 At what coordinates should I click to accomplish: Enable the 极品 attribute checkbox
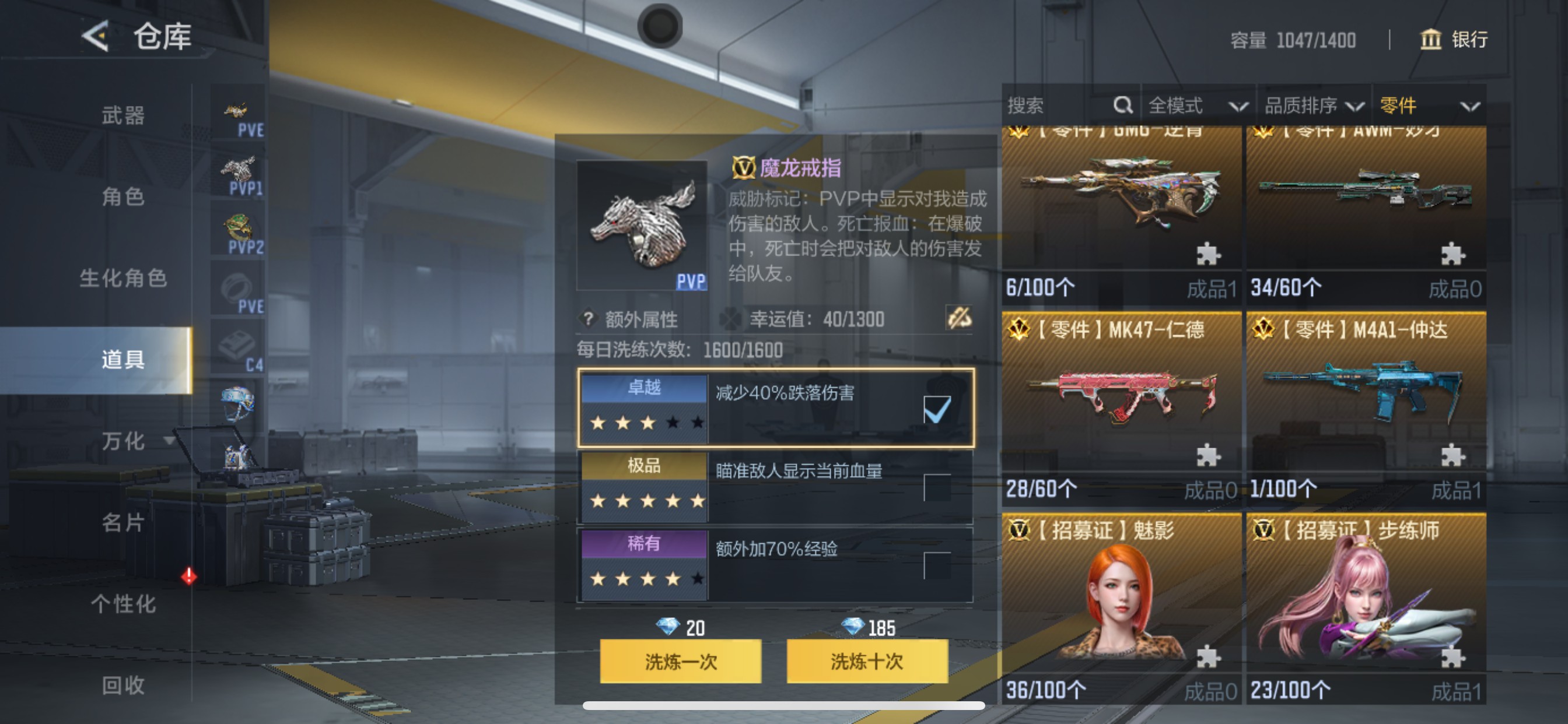(938, 487)
